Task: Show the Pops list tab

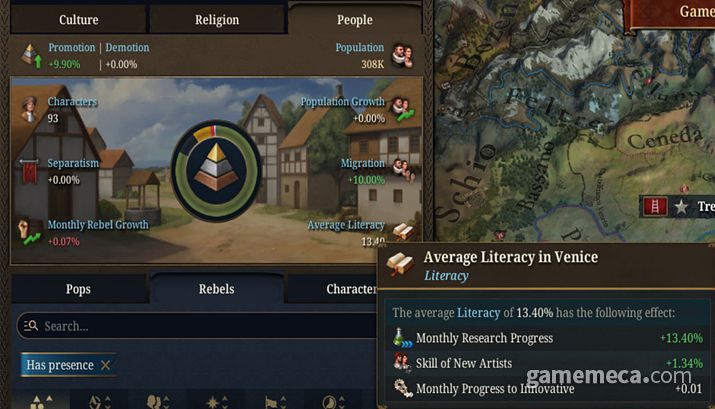Action: 78,289
